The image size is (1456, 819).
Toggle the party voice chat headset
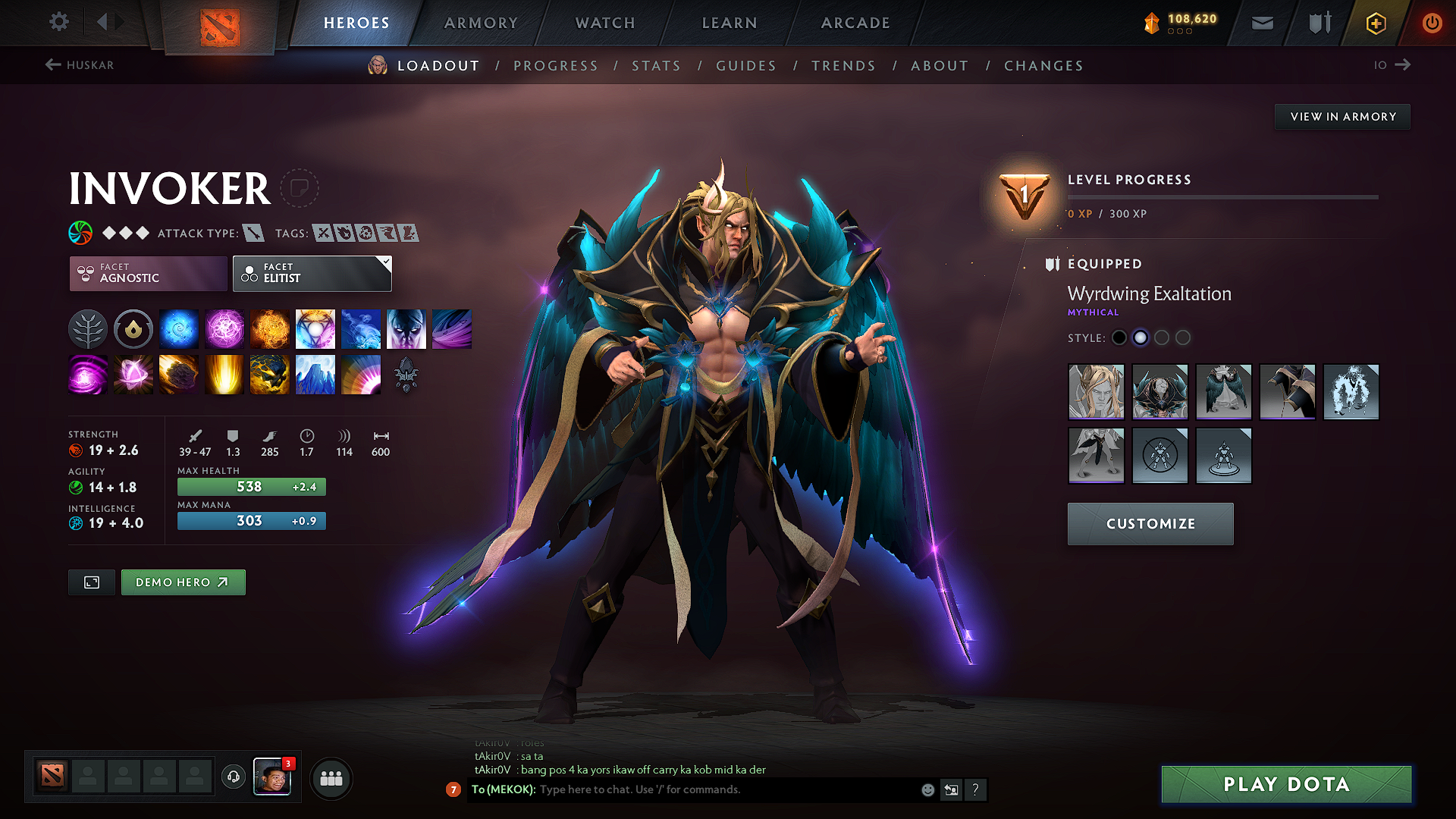point(233,778)
